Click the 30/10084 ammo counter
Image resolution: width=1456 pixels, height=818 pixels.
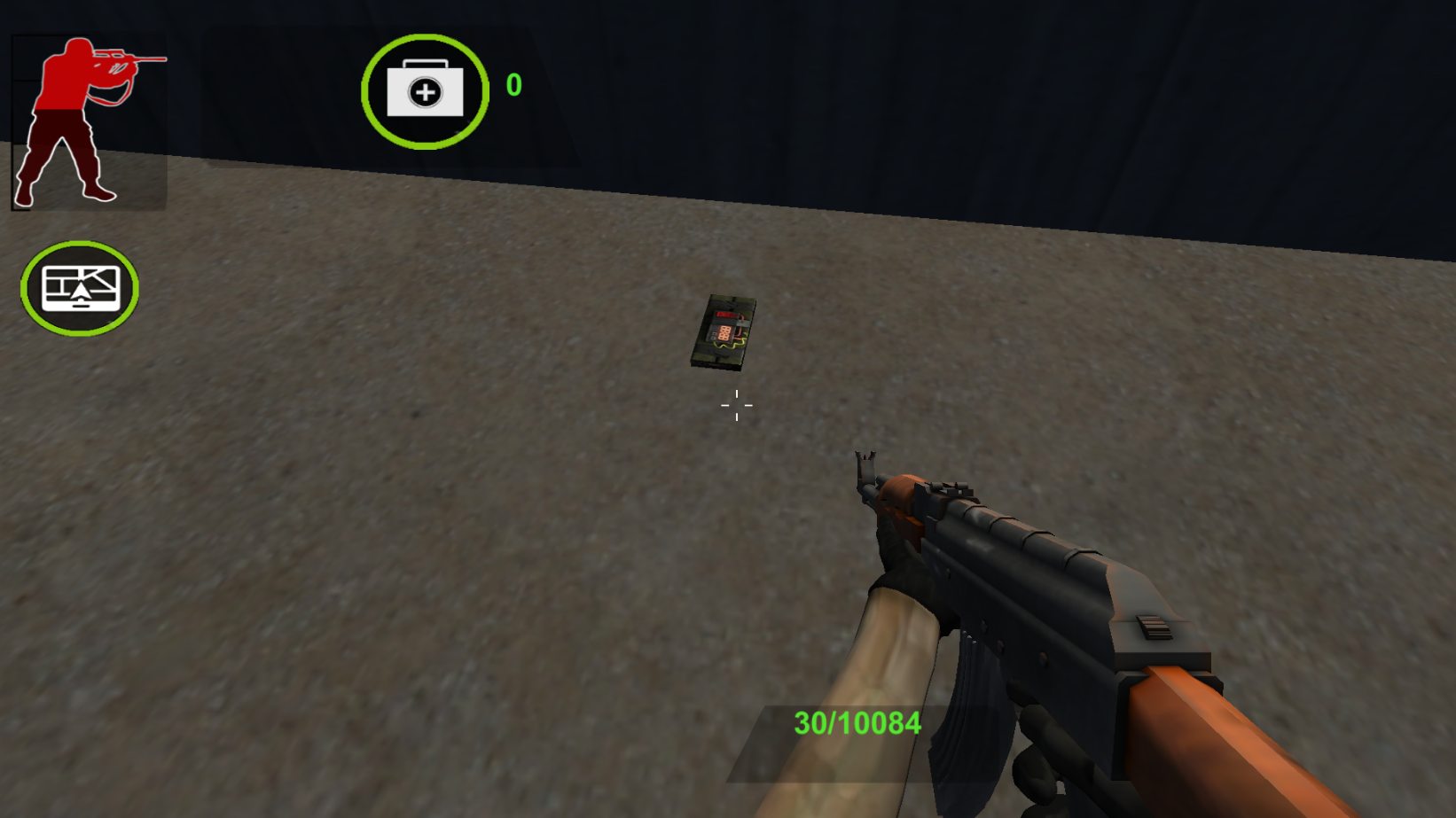857,723
